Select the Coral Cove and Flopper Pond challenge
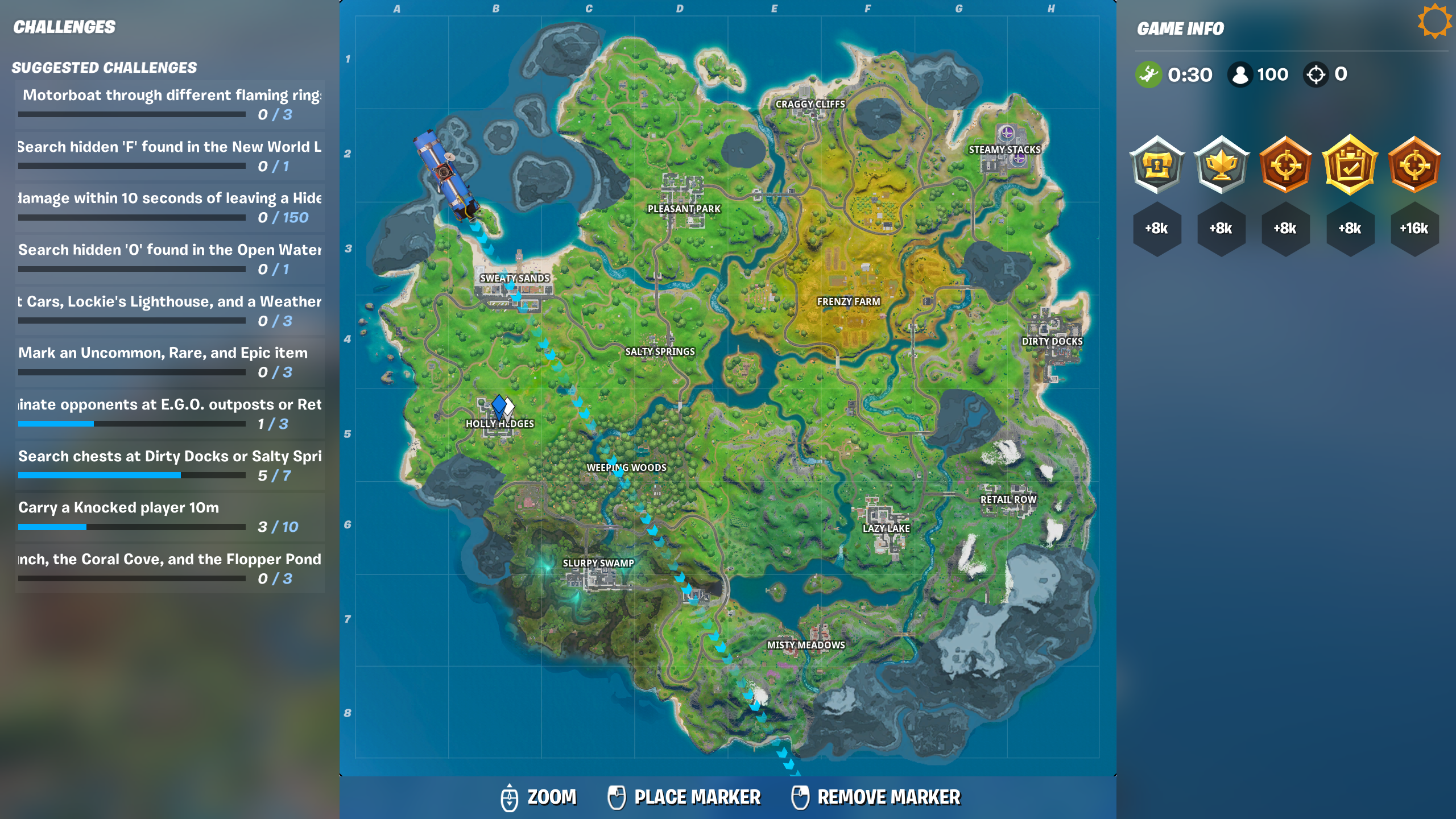The image size is (1456, 819). pos(169,568)
